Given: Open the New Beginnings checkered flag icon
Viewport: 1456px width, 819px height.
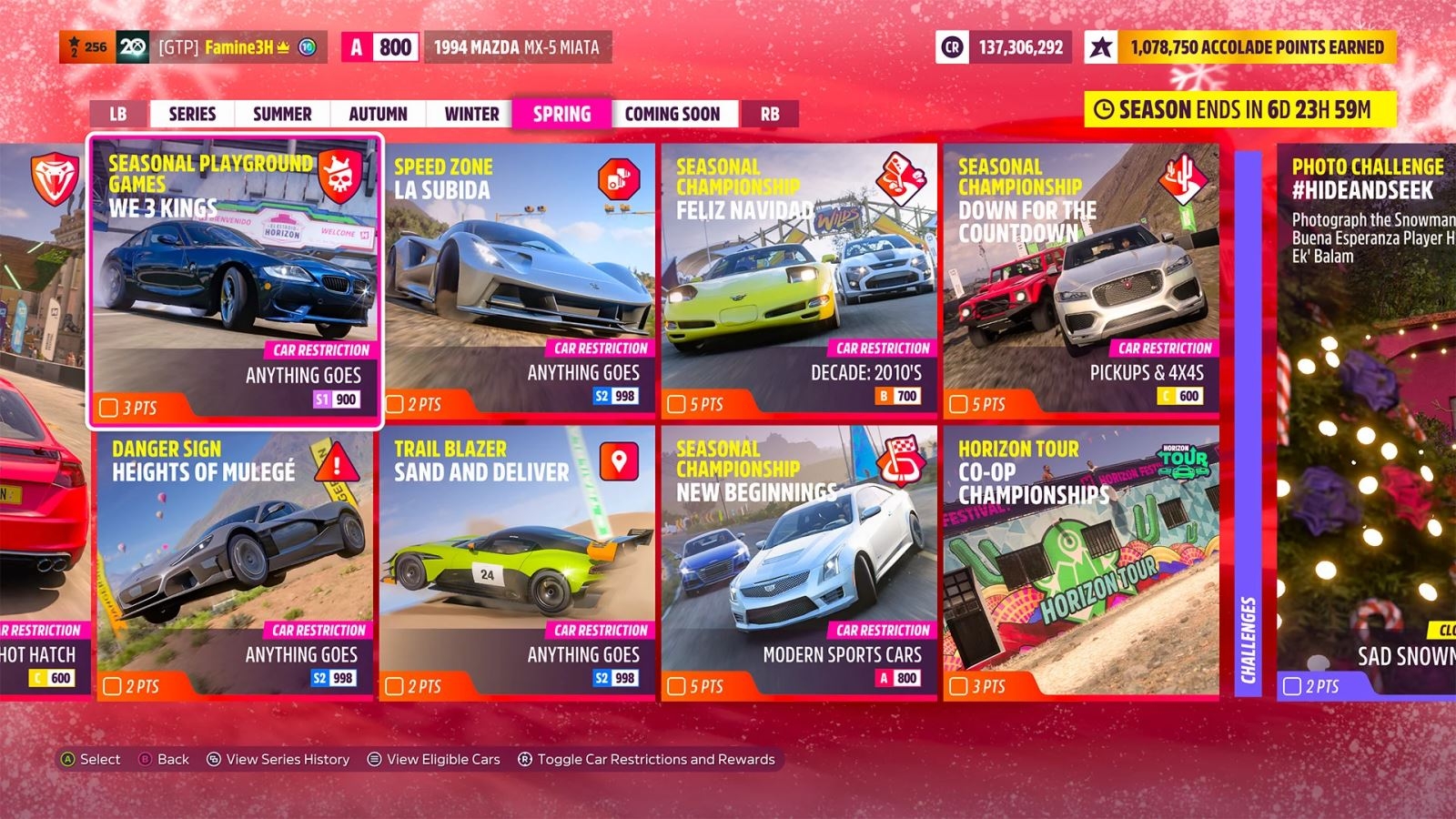Looking at the screenshot, I should coord(901,462).
